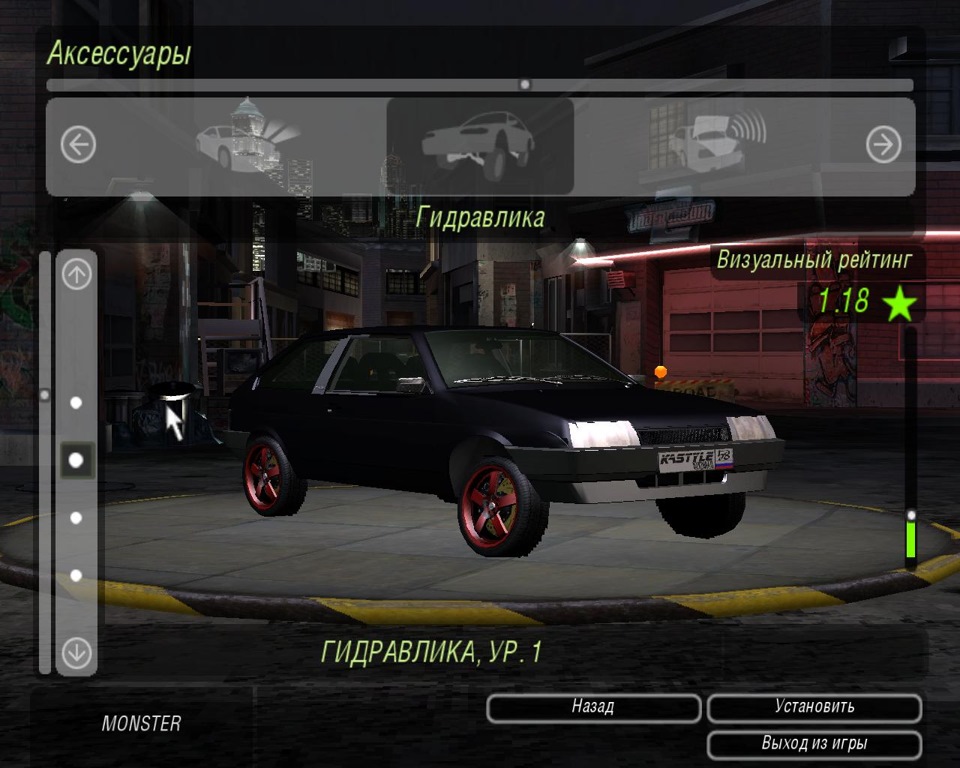The height and width of the screenshot is (768, 960).
Task: Go back with the Назад button
Action: 593,708
